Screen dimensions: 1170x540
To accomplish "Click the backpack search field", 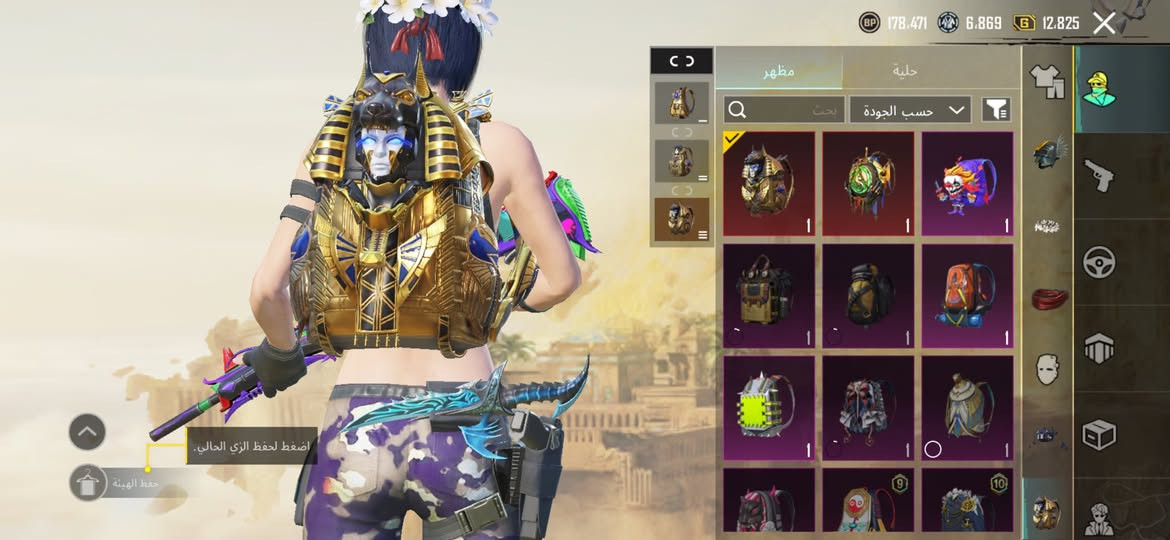I will (x=784, y=110).
